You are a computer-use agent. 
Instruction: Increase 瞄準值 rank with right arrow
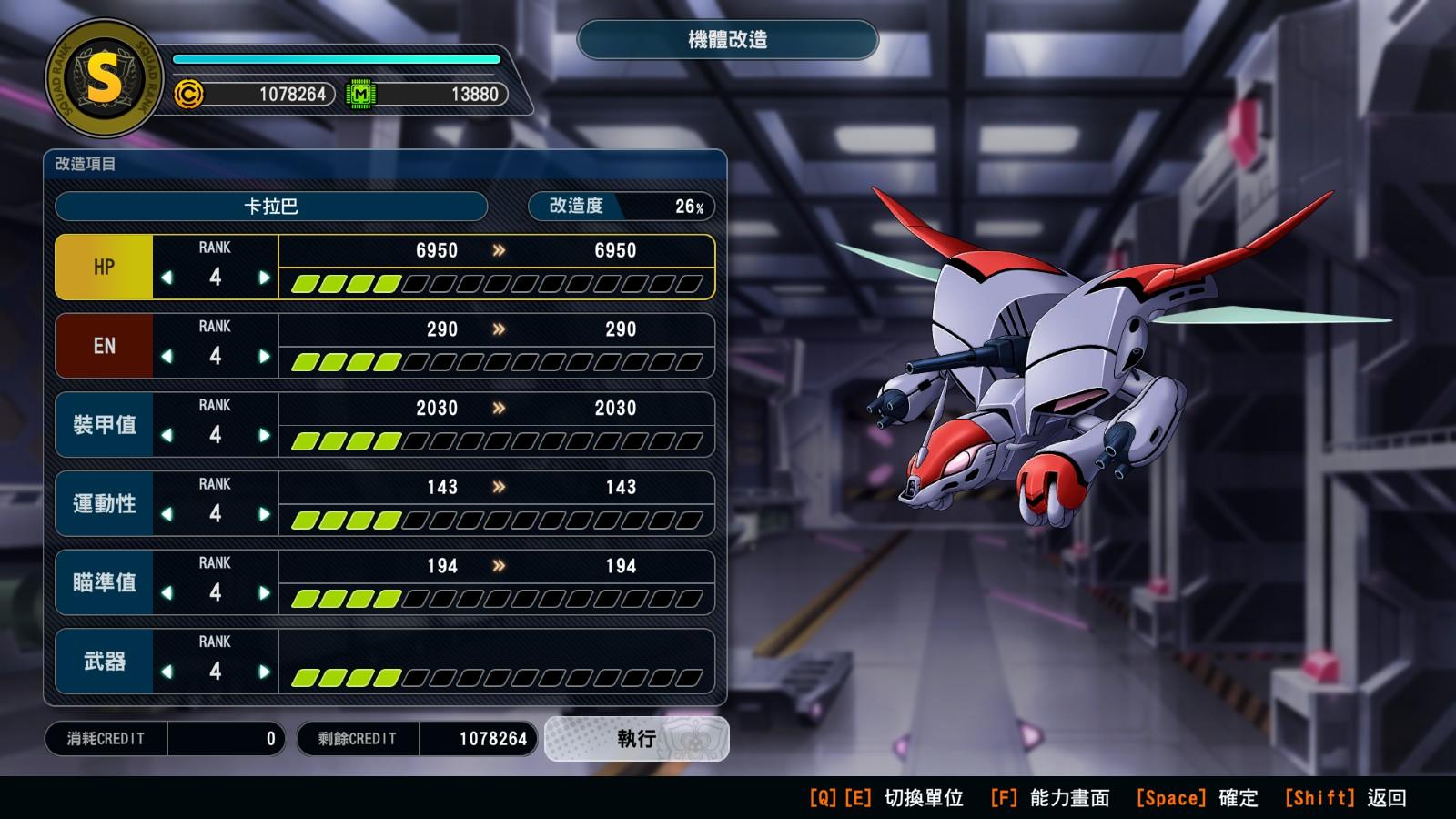click(x=264, y=593)
